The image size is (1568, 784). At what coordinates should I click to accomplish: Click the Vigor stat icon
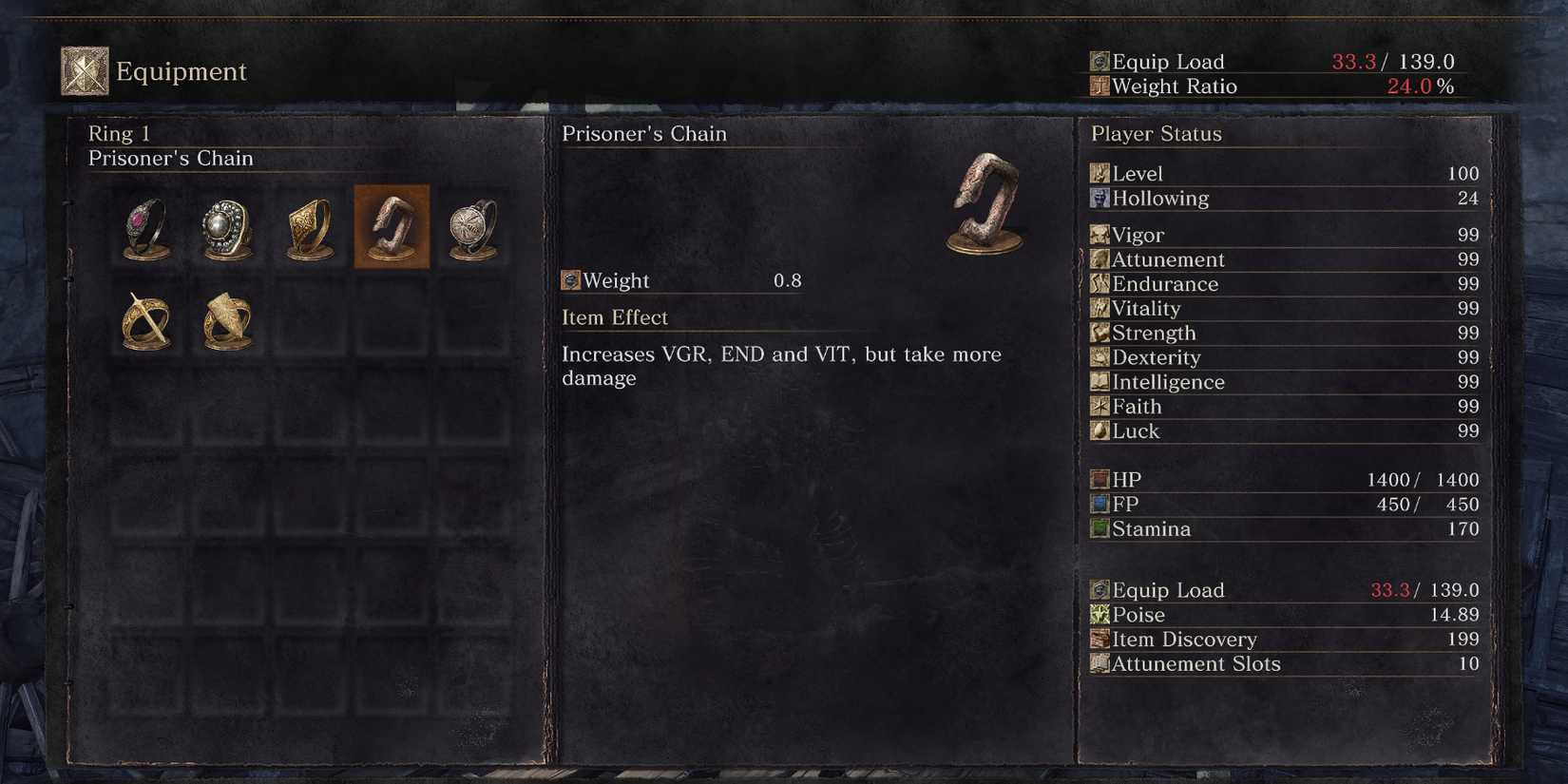[1100, 235]
